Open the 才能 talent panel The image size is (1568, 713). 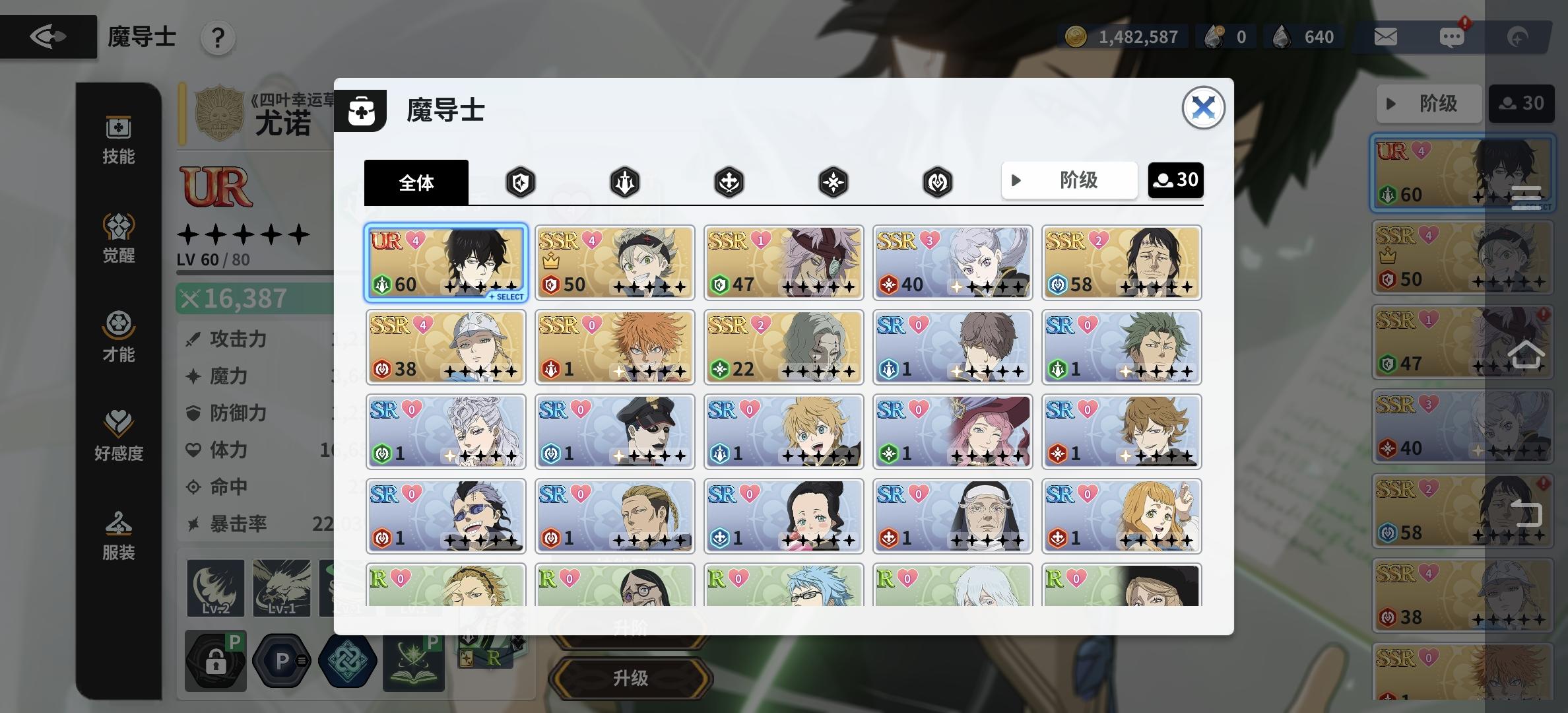click(x=117, y=338)
